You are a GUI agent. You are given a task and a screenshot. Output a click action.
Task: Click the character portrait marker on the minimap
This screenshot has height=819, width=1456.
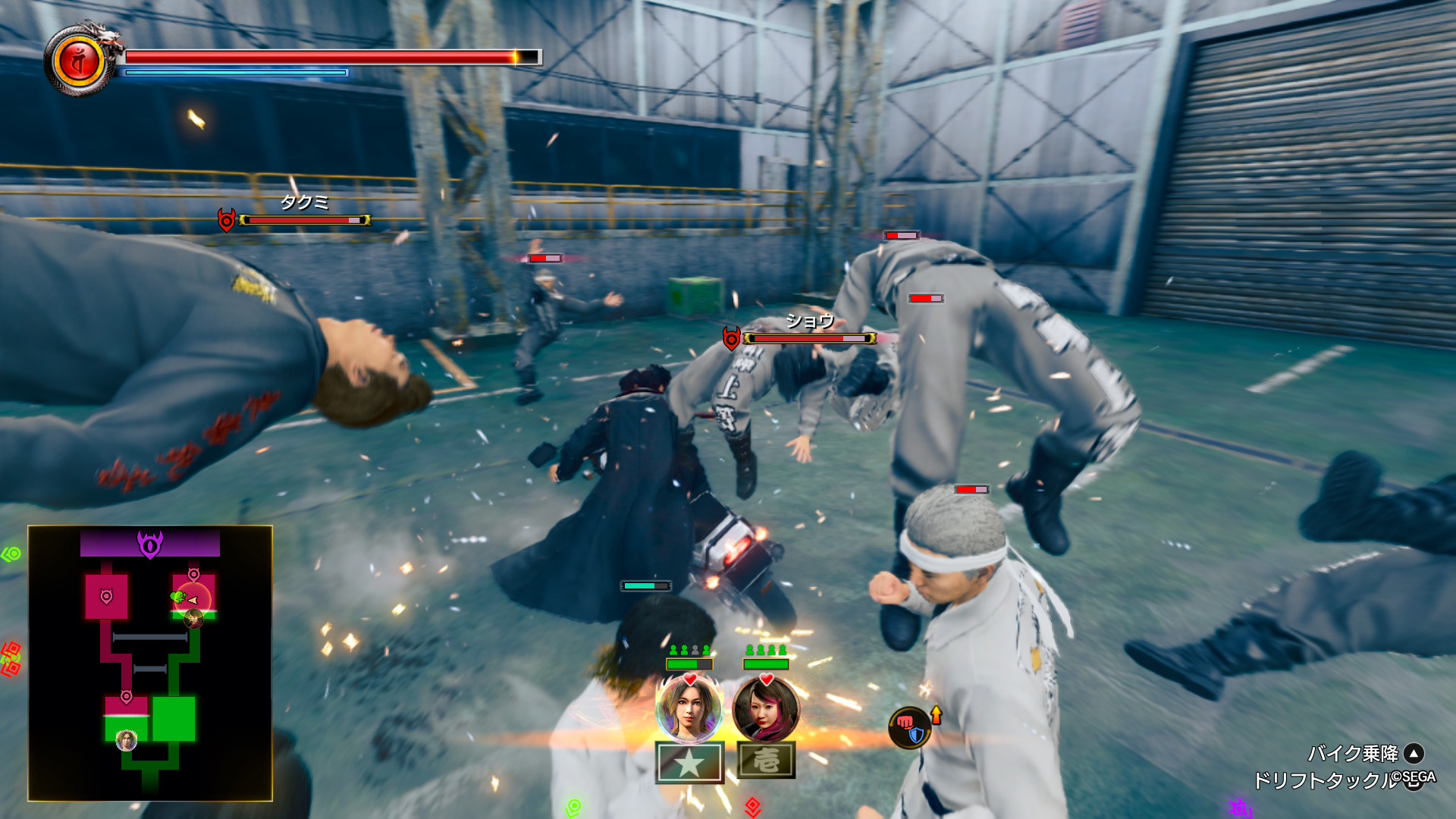click(127, 740)
